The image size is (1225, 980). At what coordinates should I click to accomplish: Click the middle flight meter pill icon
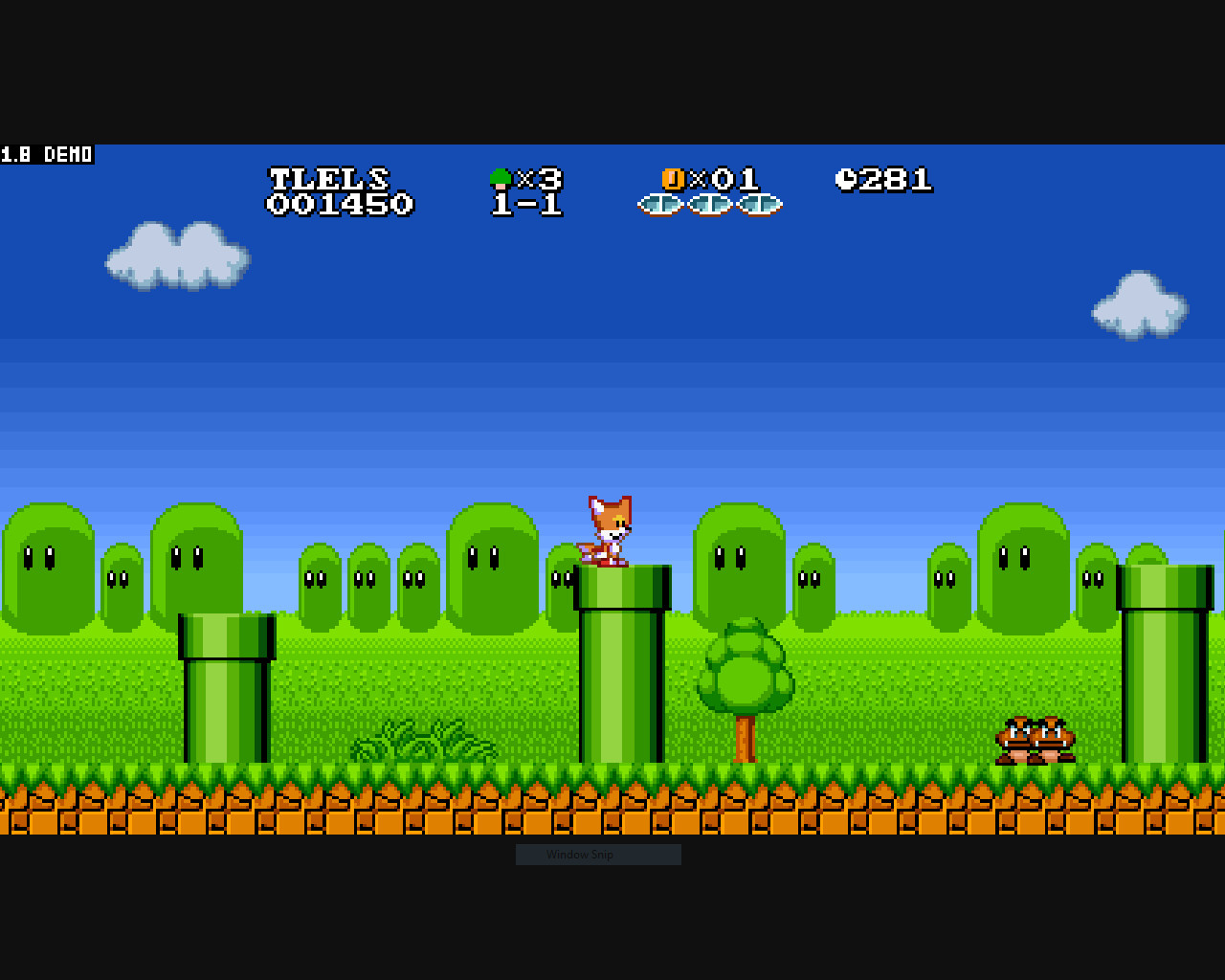coord(708,204)
